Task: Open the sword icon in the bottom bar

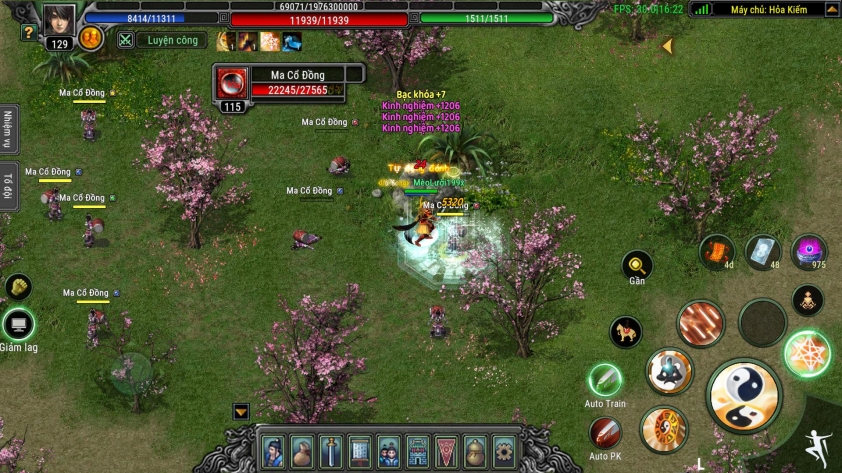Action: (331, 451)
